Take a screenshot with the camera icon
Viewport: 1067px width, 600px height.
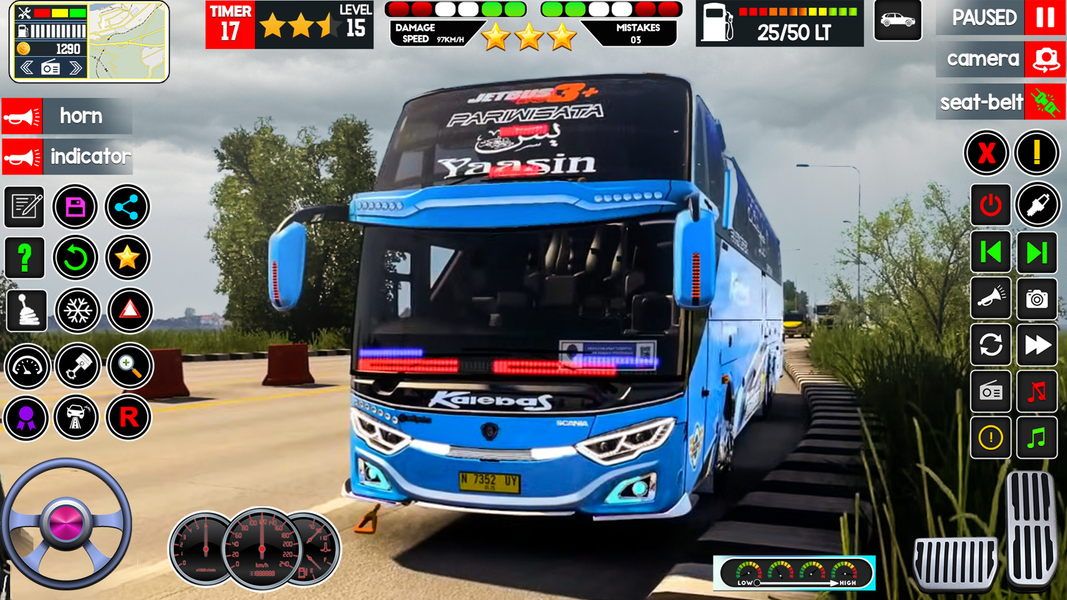[x=1037, y=298]
